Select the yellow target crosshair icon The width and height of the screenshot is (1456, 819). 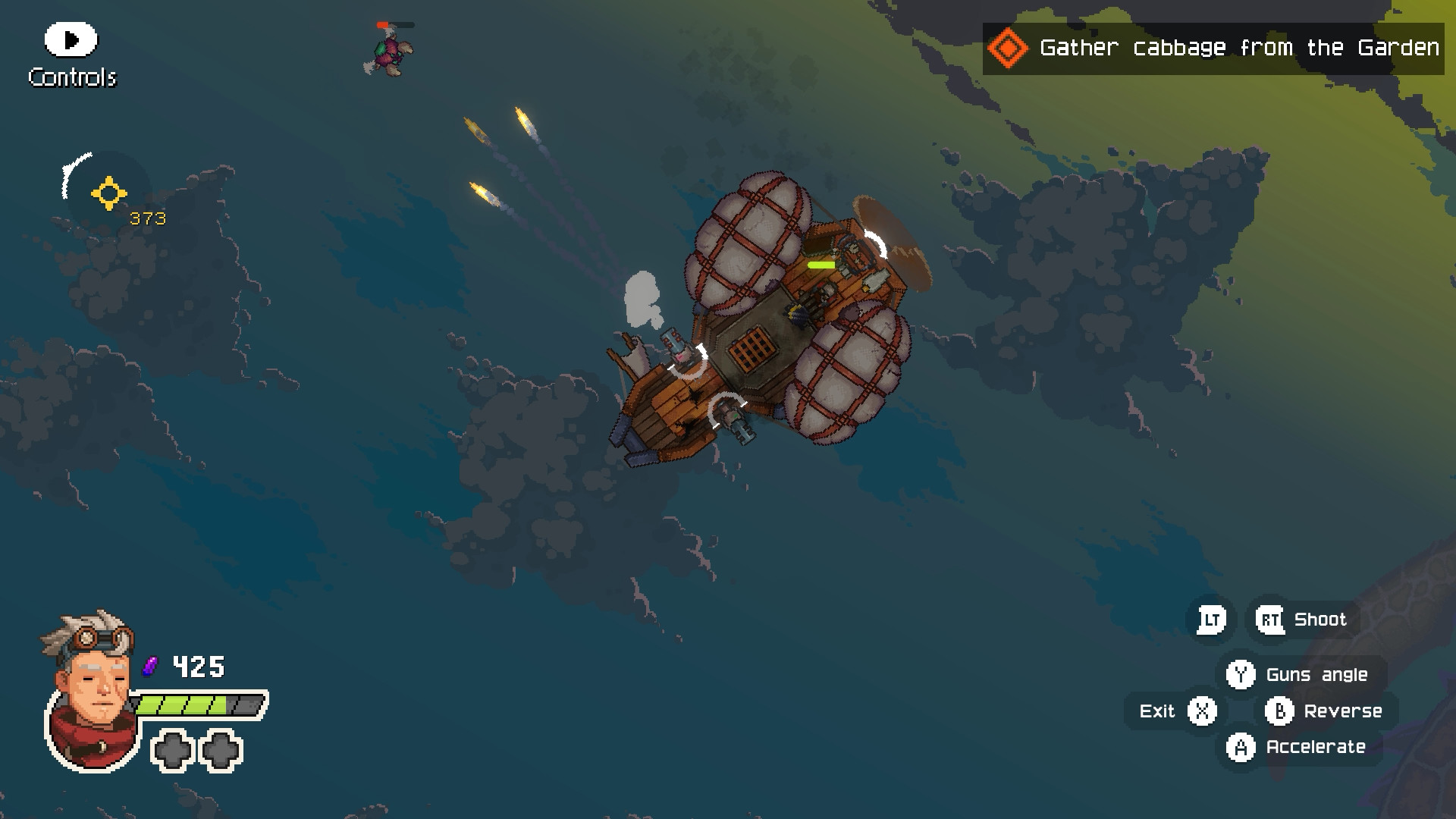click(x=108, y=195)
